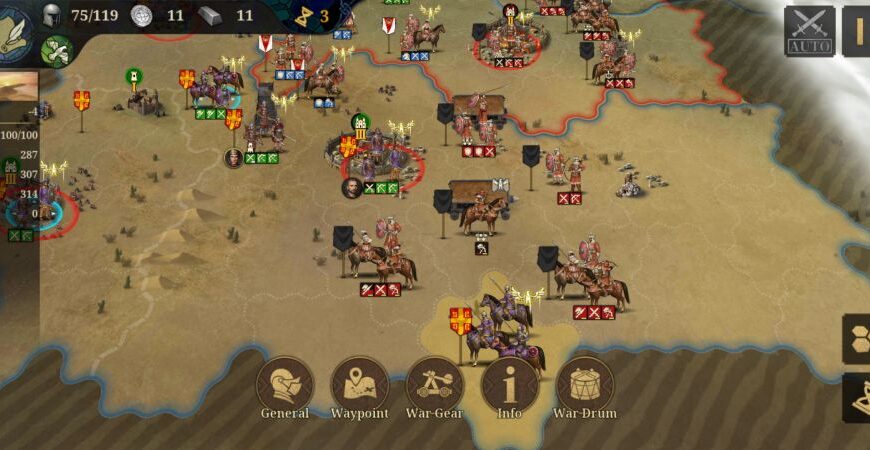Image resolution: width=870 pixels, height=450 pixels.
Task: Activate the War-Drum ability
Action: (x=585, y=385)
